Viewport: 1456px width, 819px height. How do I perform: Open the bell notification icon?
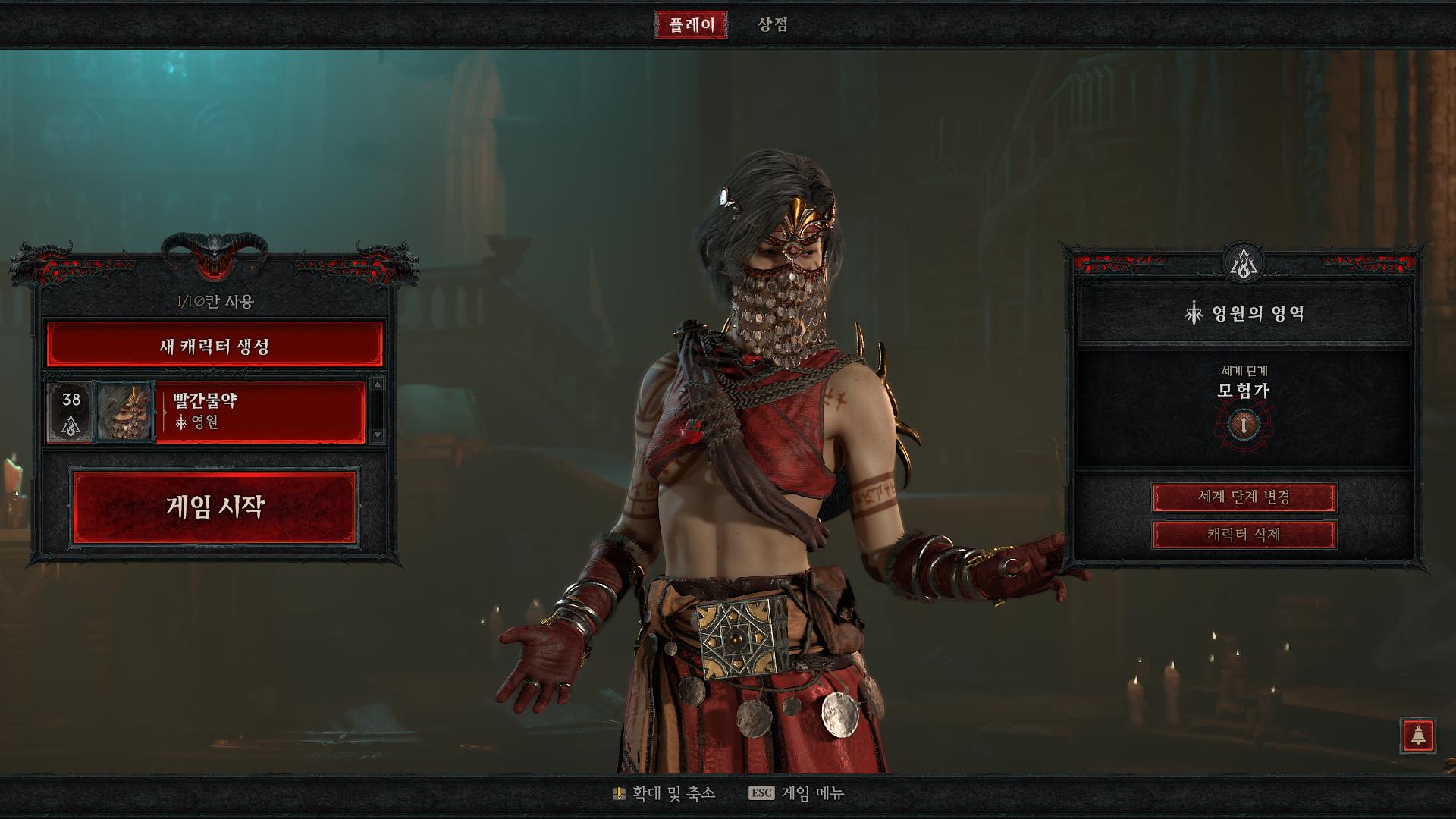click(1417, 735)
